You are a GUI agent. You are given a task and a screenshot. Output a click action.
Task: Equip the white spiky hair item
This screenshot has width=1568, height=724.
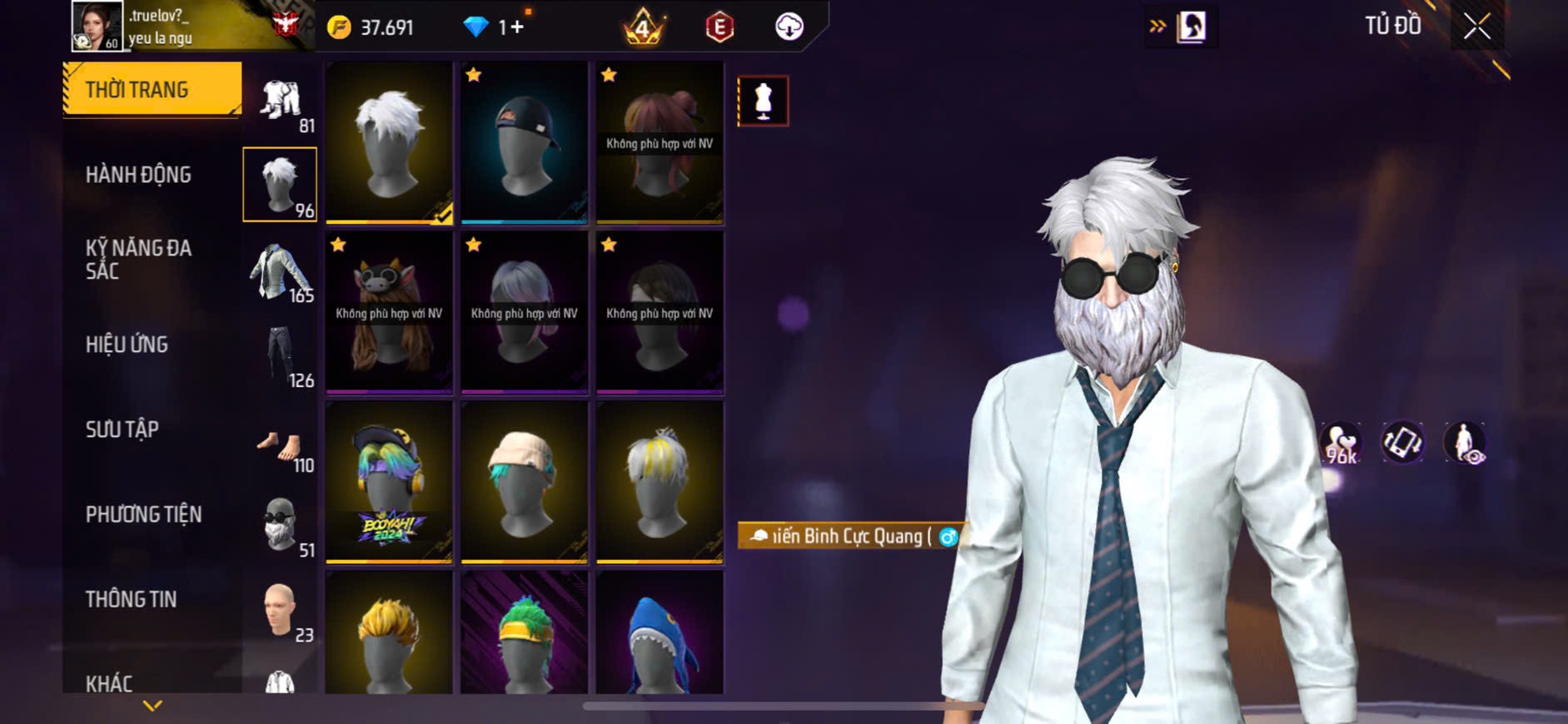coord(389,141)
